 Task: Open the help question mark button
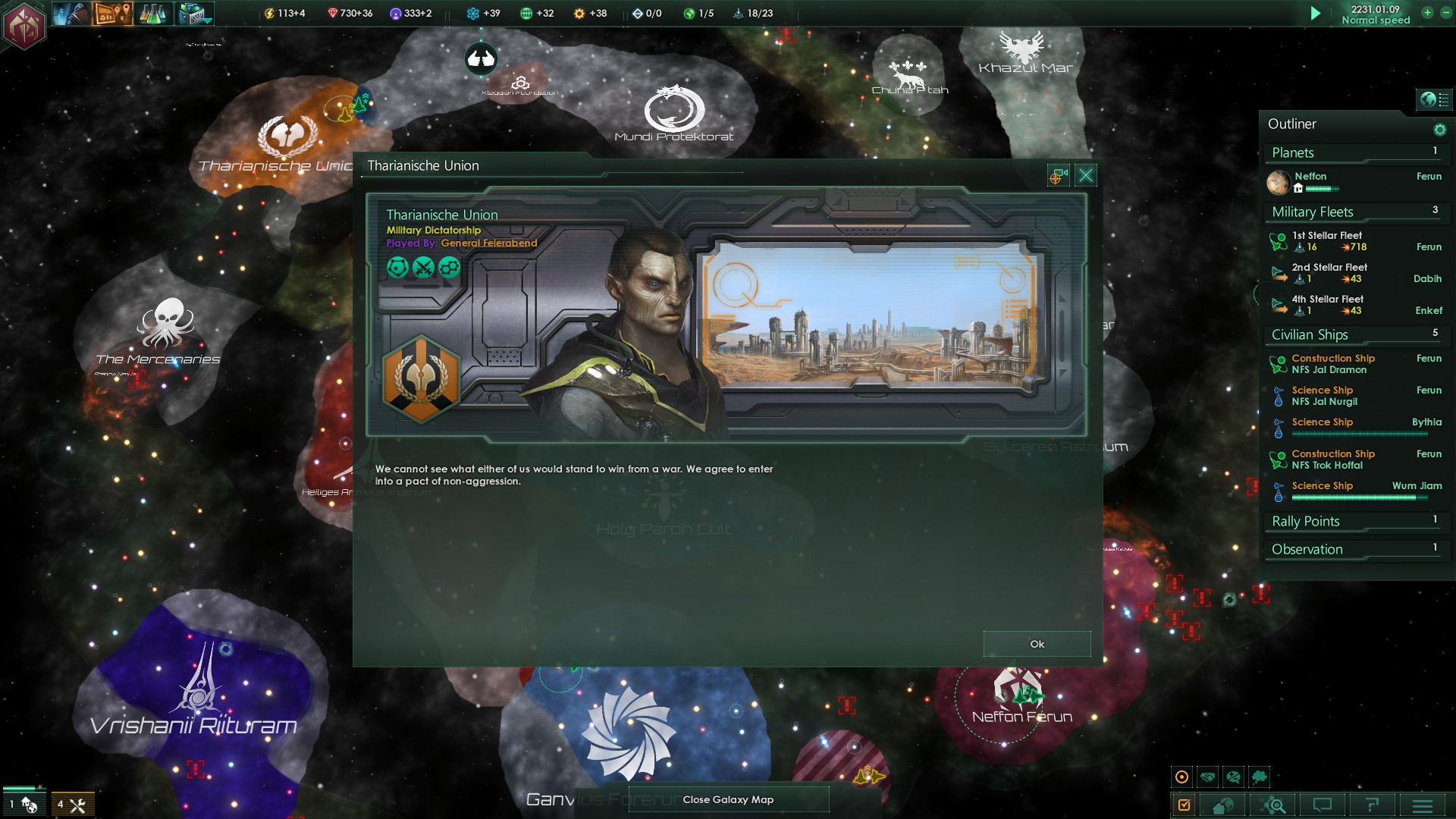[1372, 805]
